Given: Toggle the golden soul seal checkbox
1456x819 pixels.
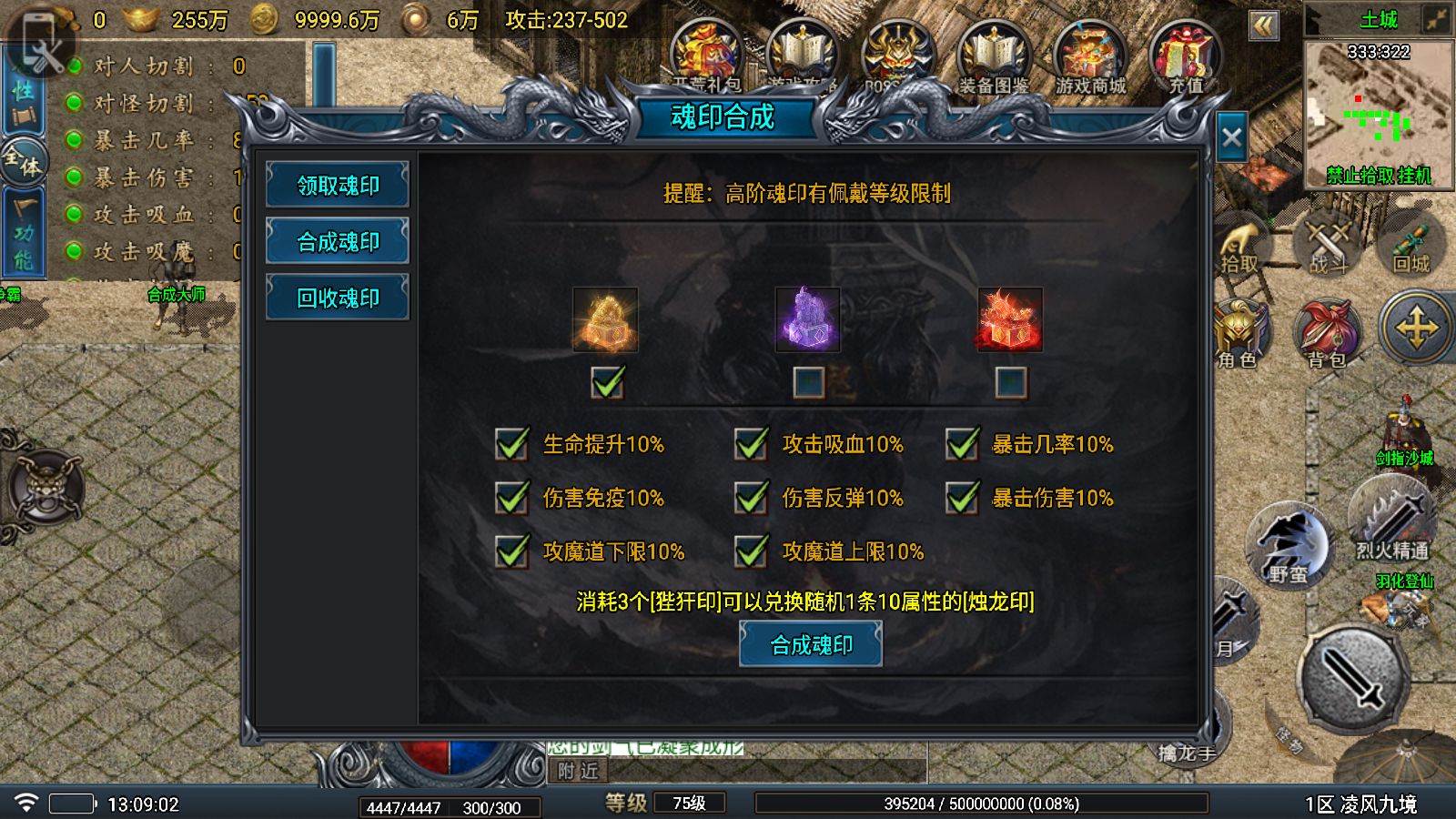Looking at the screenshot, I should 605,384.
